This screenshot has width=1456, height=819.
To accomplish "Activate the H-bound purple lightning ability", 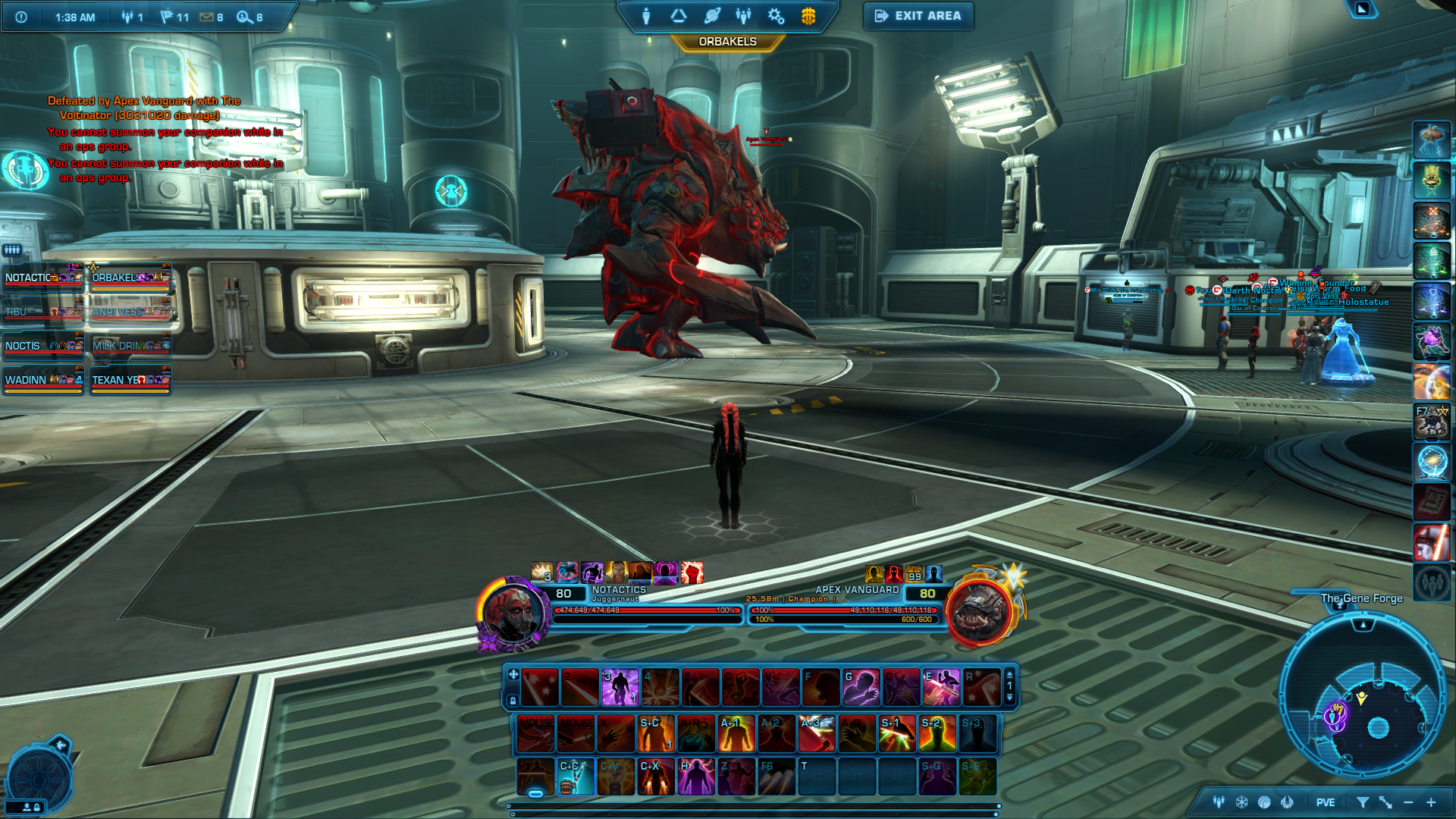I will point(696,777).
